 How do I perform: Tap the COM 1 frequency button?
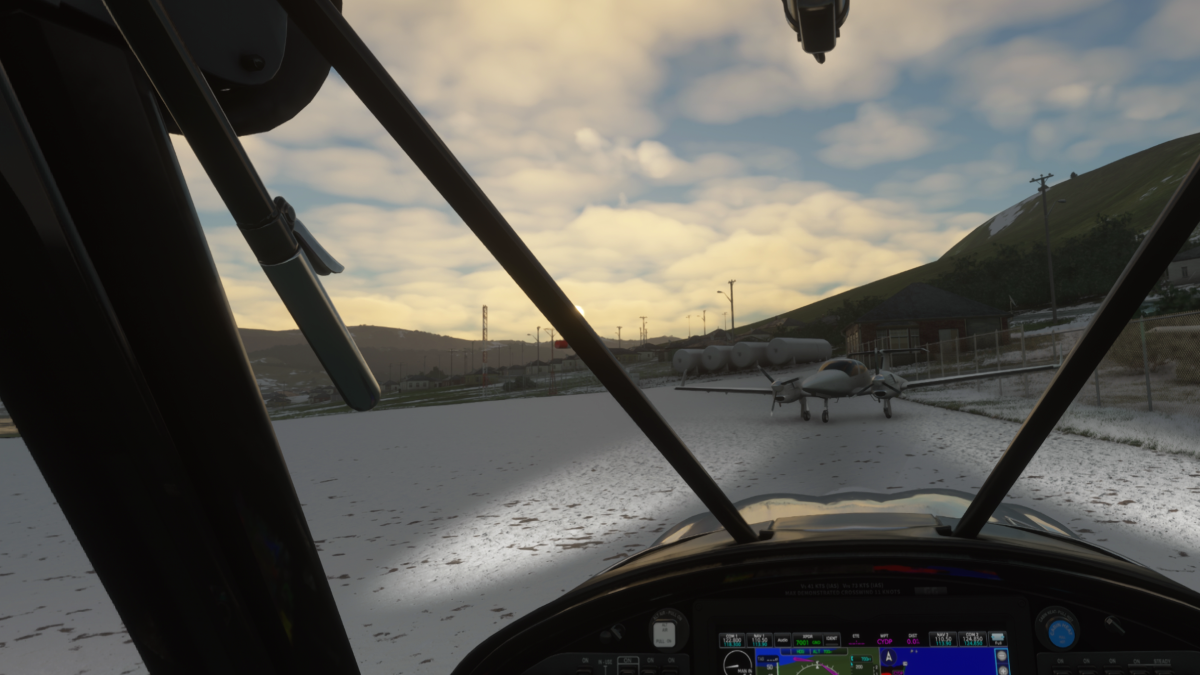(x=732, y=639)
